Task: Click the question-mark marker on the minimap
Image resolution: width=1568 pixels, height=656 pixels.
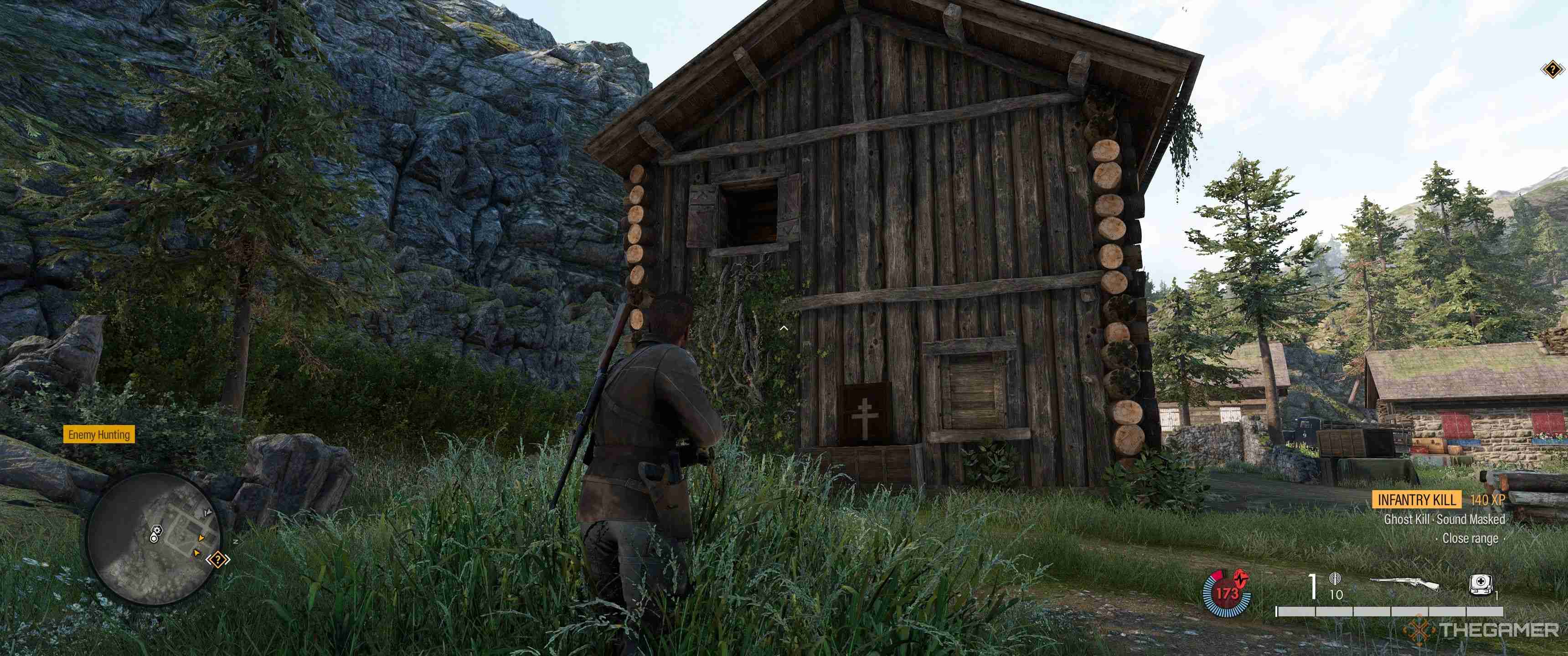Action: pyautogui.click(x=218, y=560)
